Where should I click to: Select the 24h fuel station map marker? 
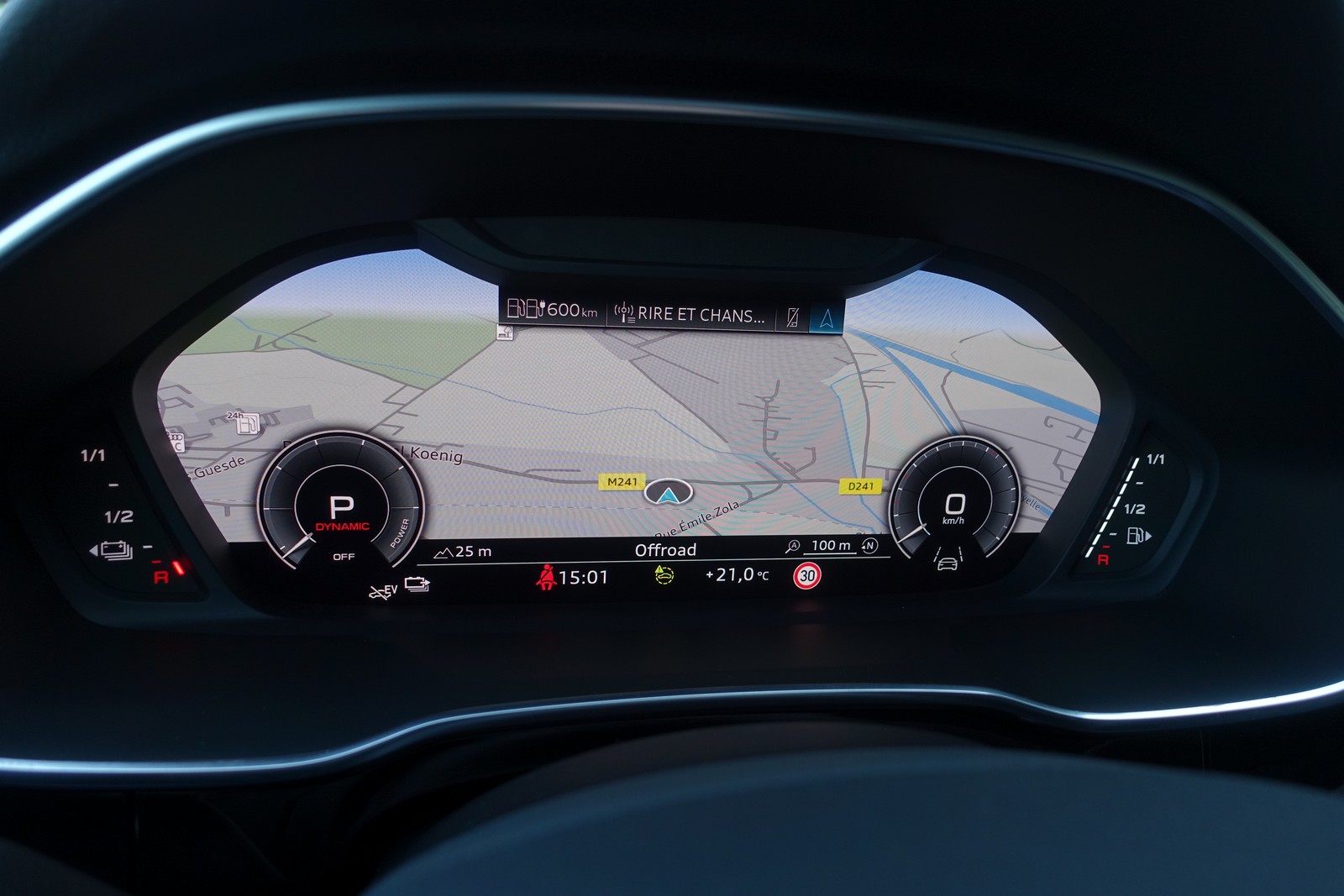244,422
